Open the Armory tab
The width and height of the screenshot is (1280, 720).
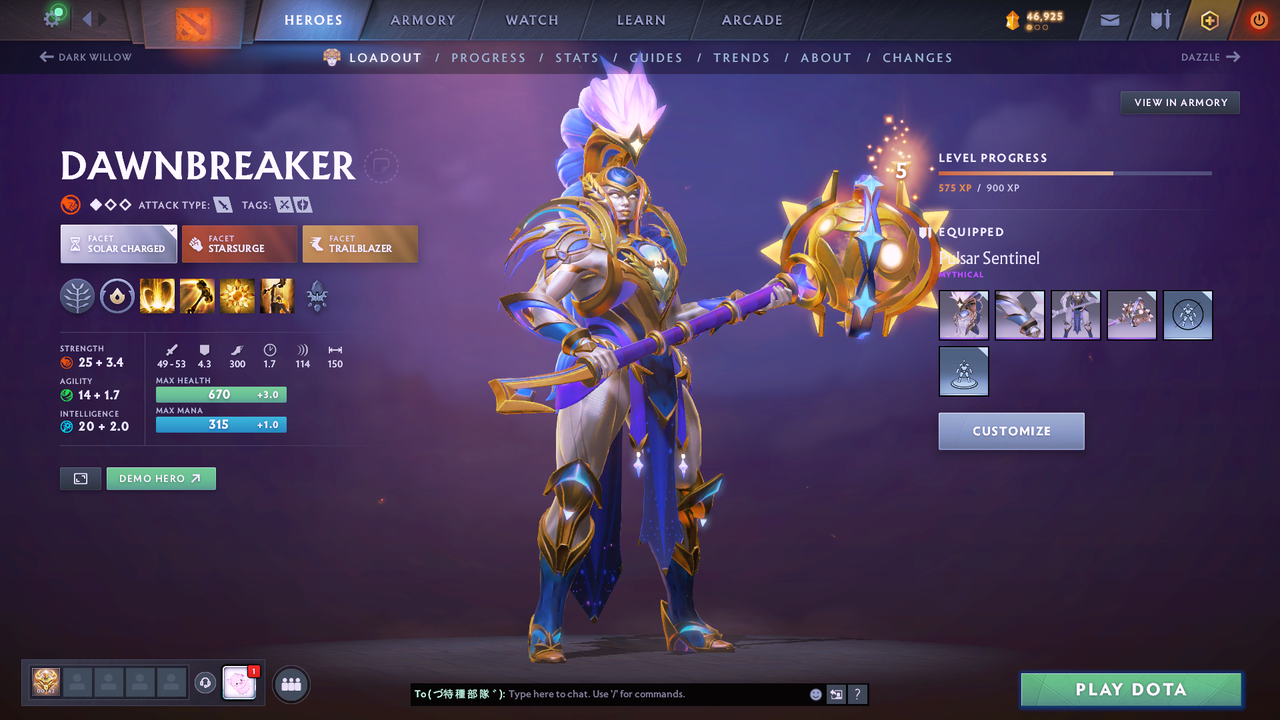pos(423,20)
